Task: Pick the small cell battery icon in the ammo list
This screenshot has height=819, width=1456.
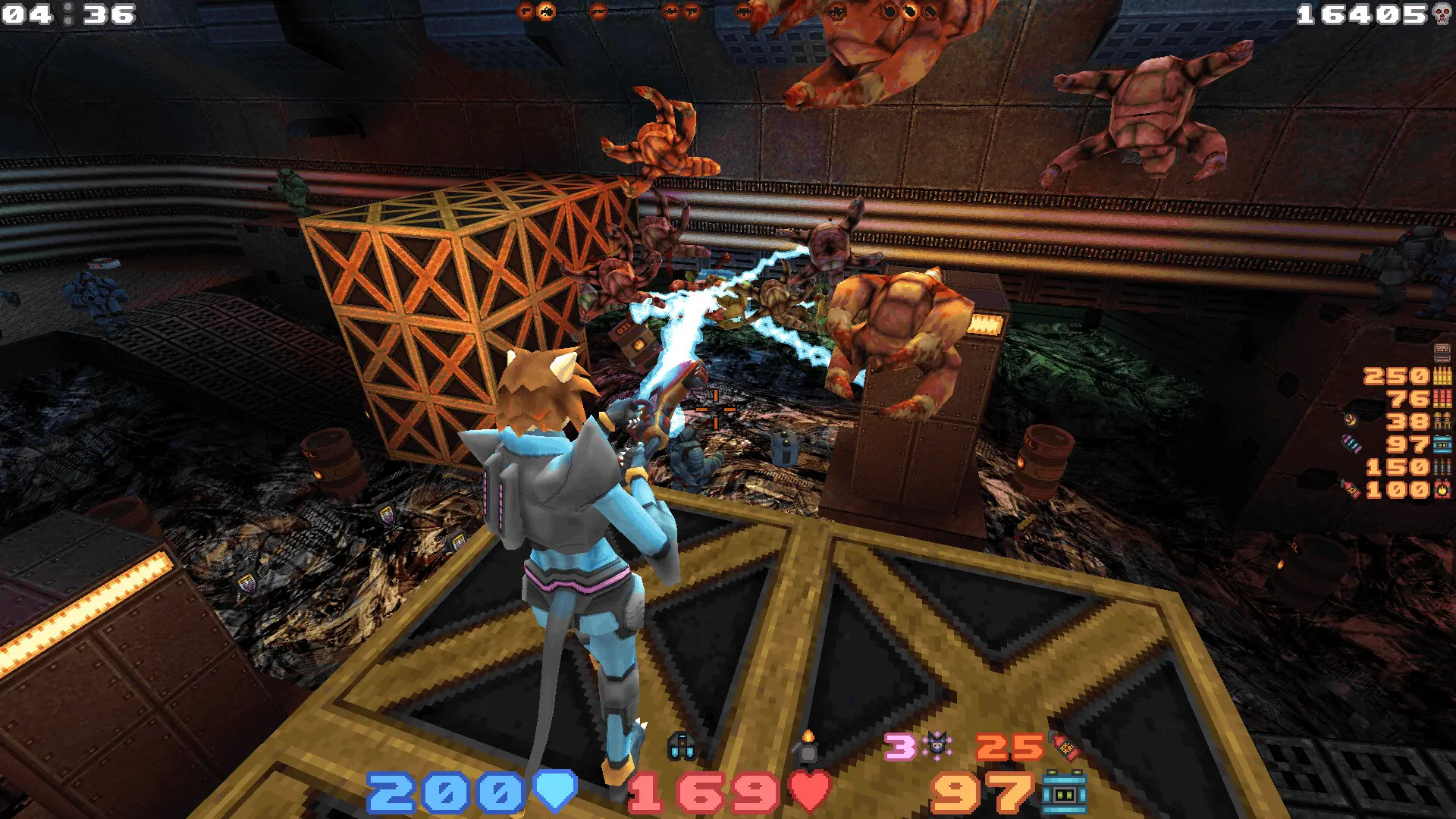Action: [1442, 444]
